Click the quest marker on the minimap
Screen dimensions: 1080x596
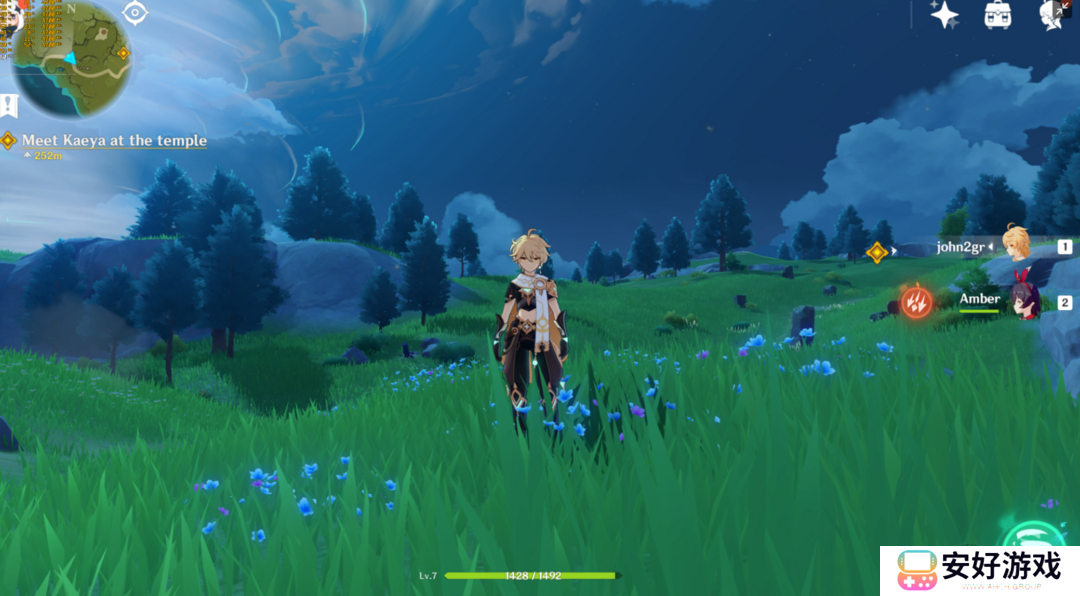123,53
